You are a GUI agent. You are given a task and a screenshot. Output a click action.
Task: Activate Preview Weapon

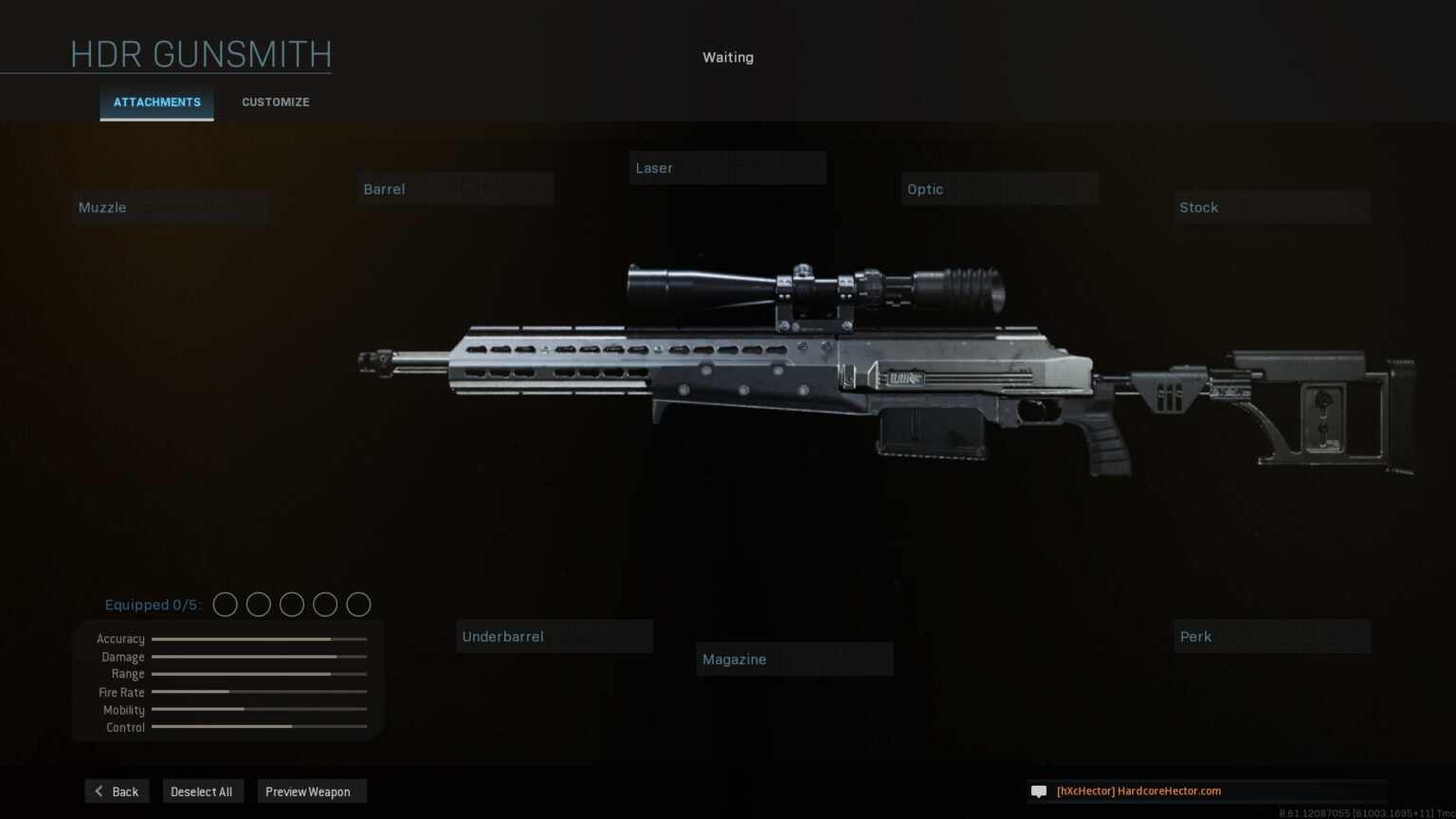tap(309, 792)
